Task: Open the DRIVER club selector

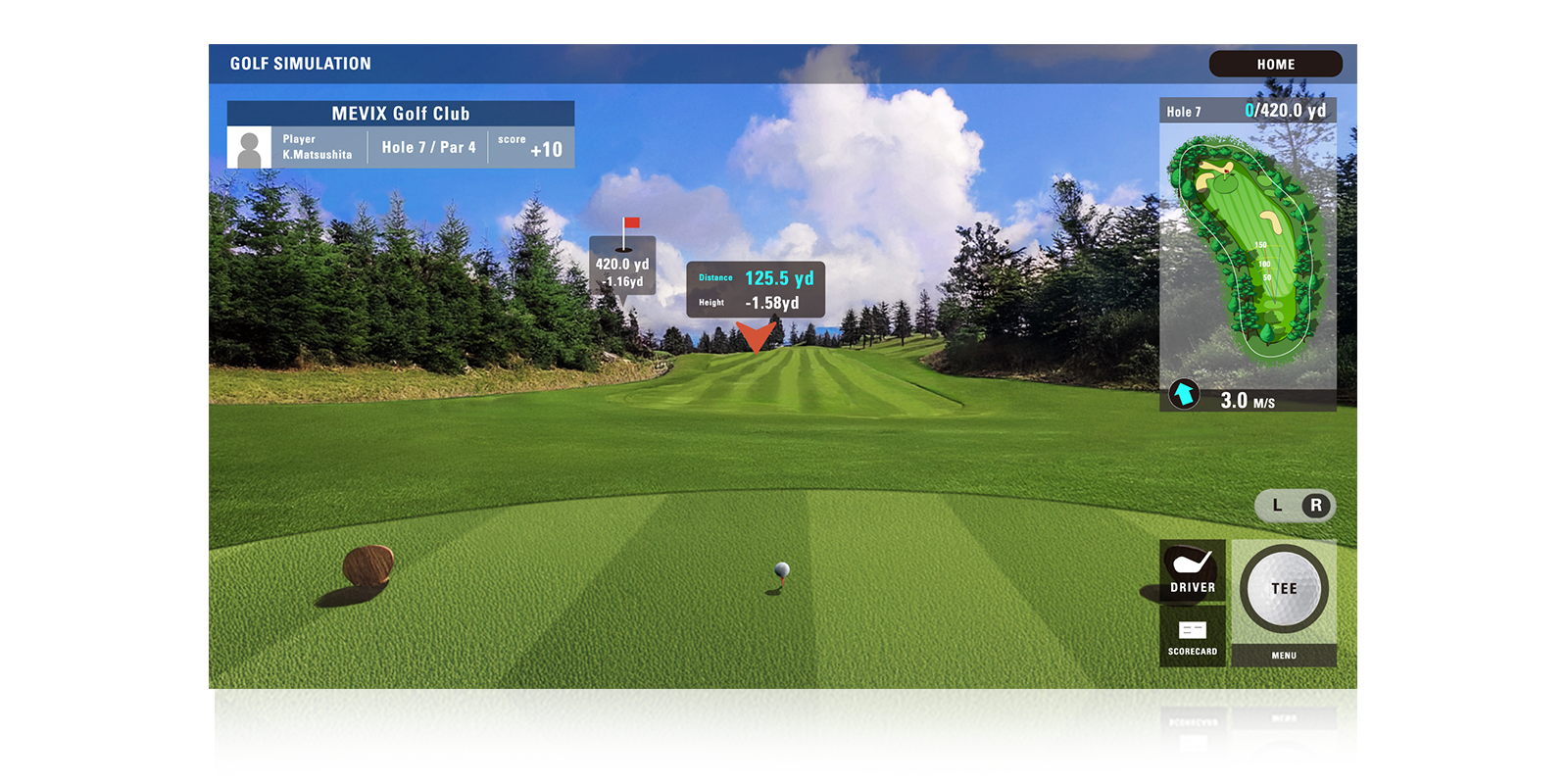Action: 1192,570
